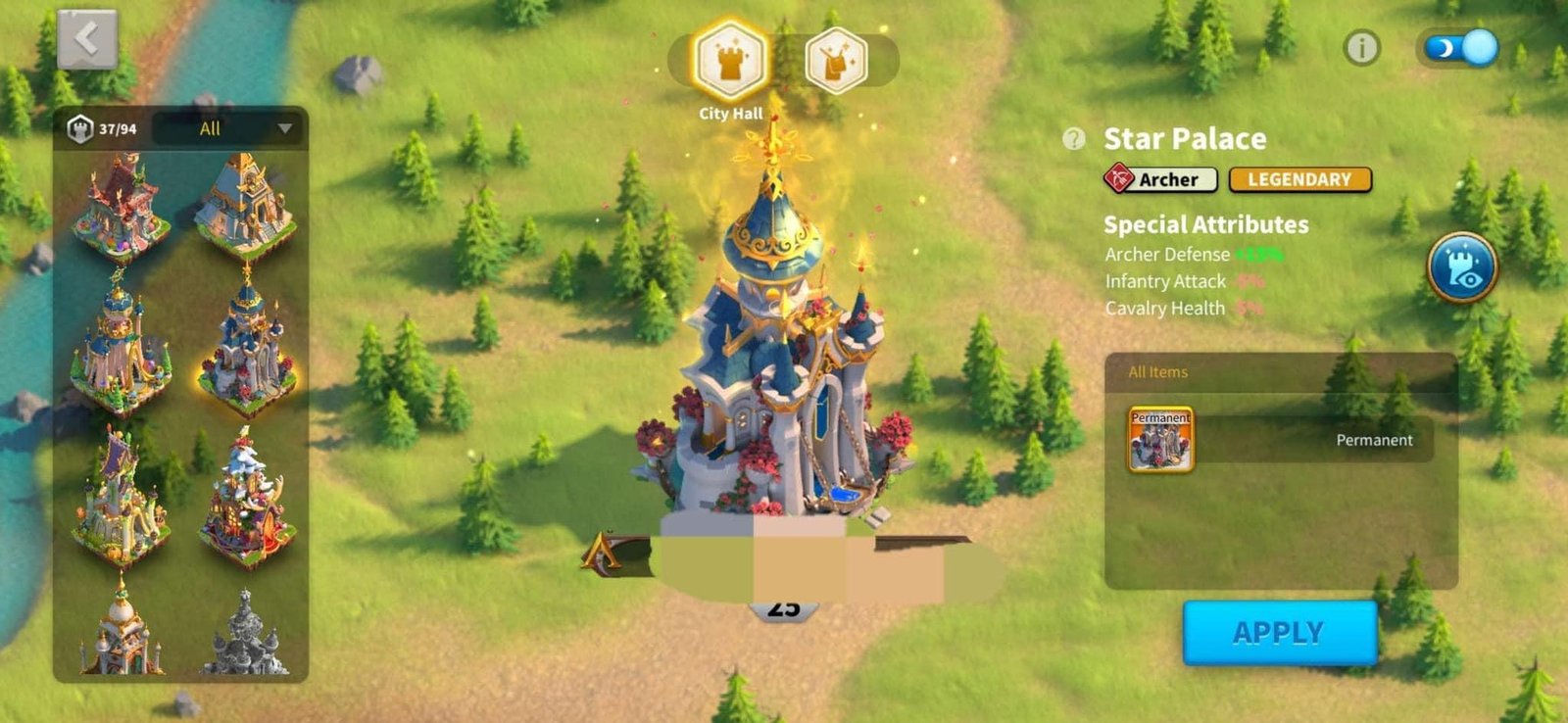Open the All filter dropdown
This screenshot has width=1568, height=723.
(231, 128)
